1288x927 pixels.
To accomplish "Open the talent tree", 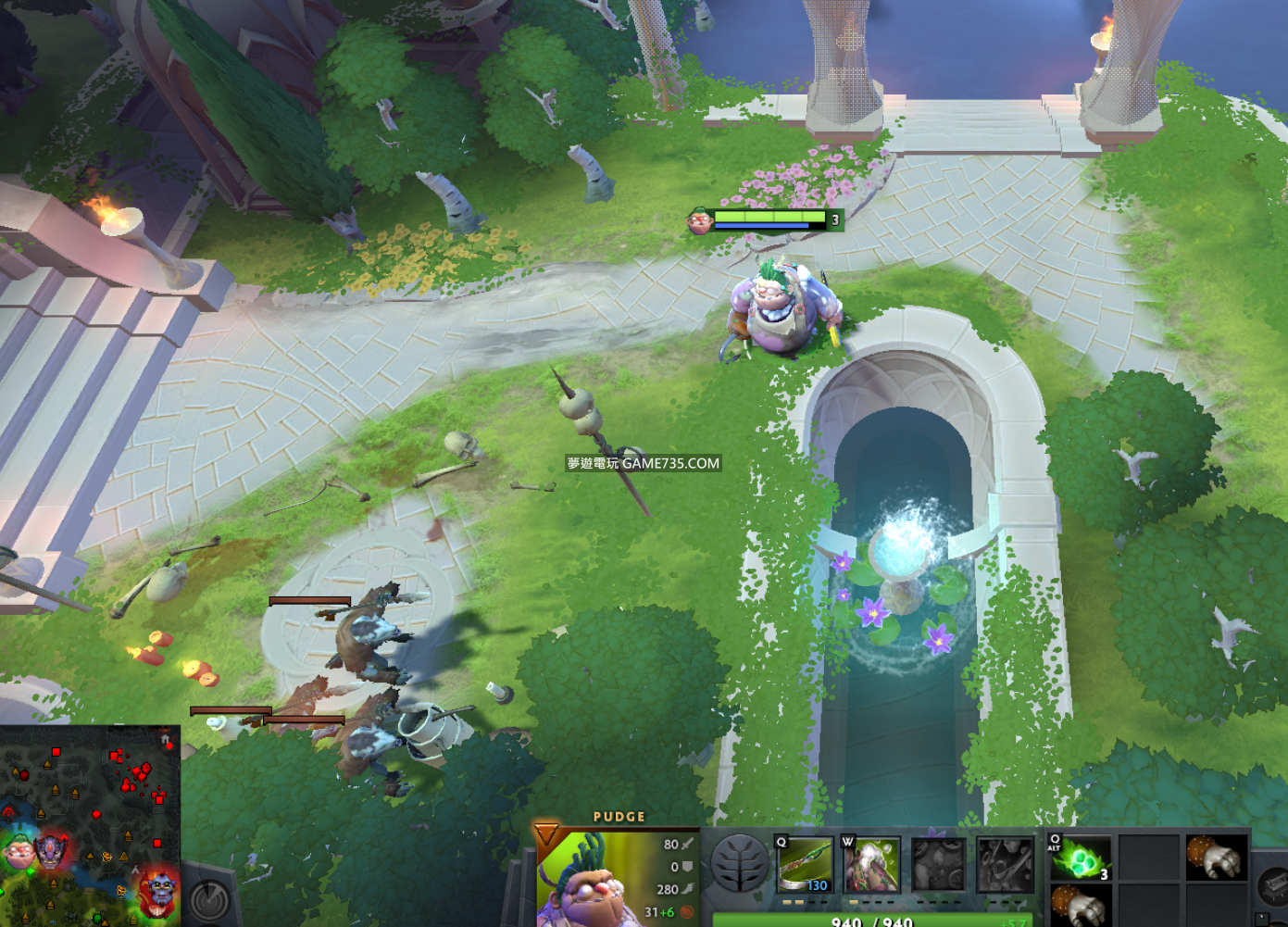I will 740,864.
